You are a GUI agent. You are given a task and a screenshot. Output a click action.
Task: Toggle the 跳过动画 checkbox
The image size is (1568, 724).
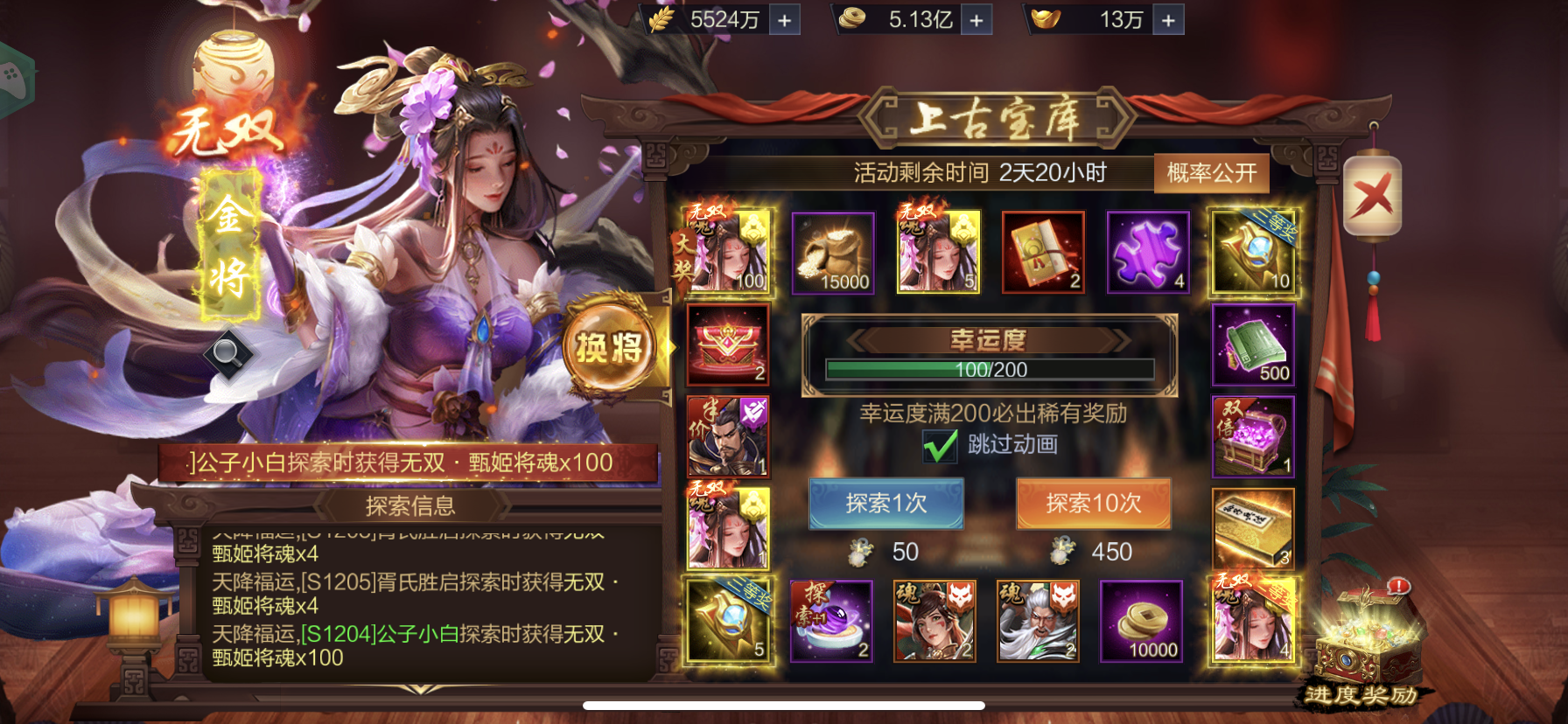(940, 447)
